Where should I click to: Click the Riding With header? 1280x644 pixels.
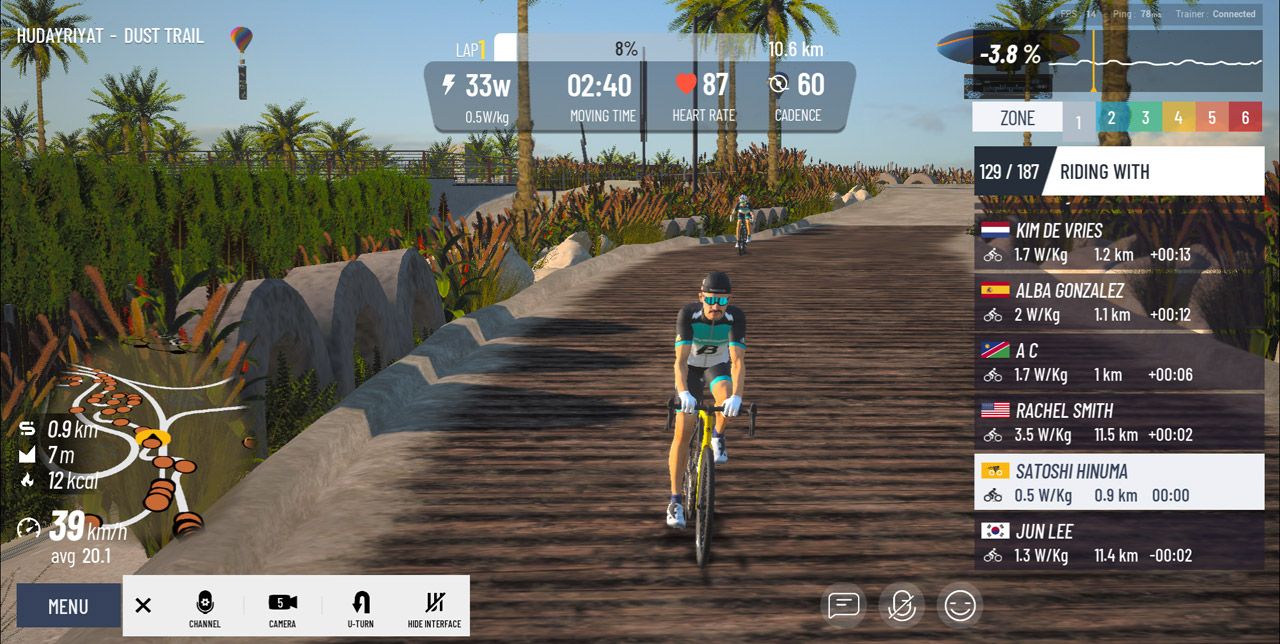coord(1150,172)
